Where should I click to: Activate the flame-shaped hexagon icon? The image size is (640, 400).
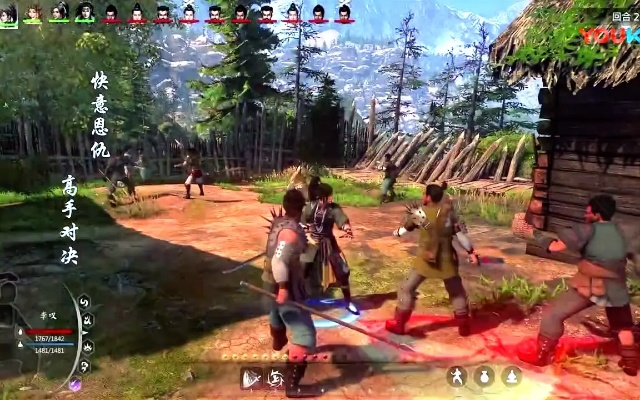[88, 345]
